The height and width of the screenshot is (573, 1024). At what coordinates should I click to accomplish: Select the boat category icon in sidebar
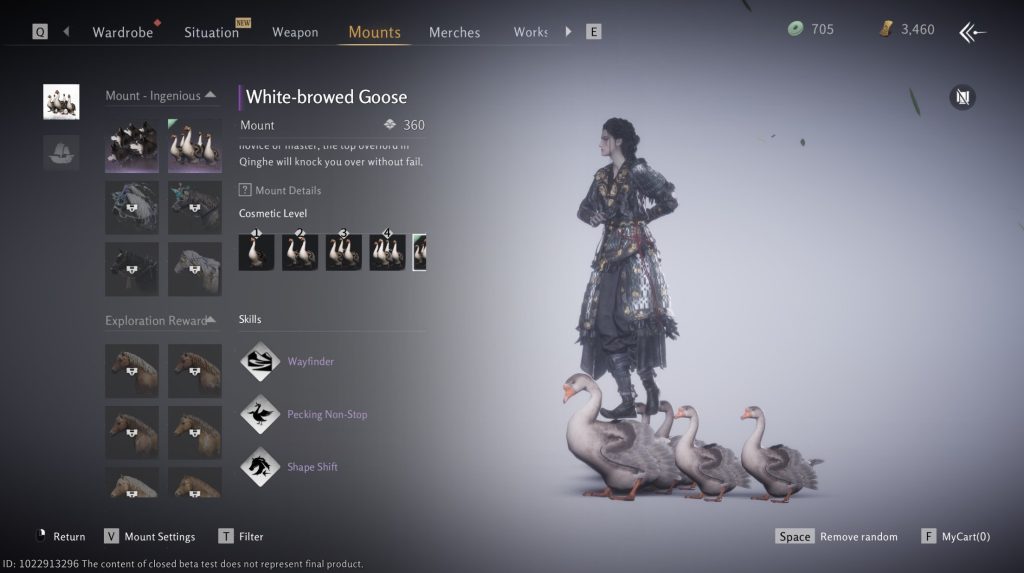pyautogui.click(x=61, y=152)
